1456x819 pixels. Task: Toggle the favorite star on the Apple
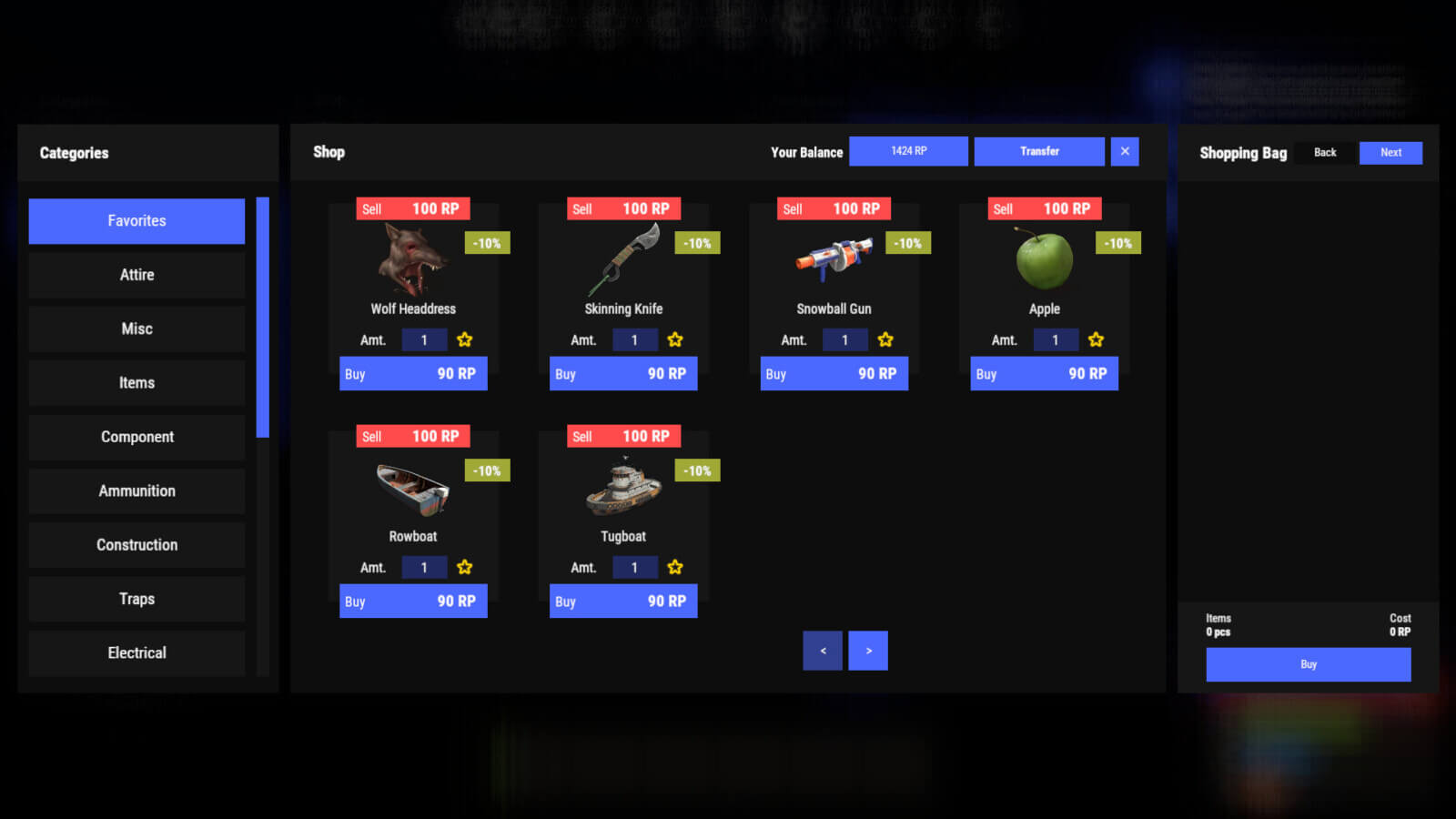click(1096, 339)
